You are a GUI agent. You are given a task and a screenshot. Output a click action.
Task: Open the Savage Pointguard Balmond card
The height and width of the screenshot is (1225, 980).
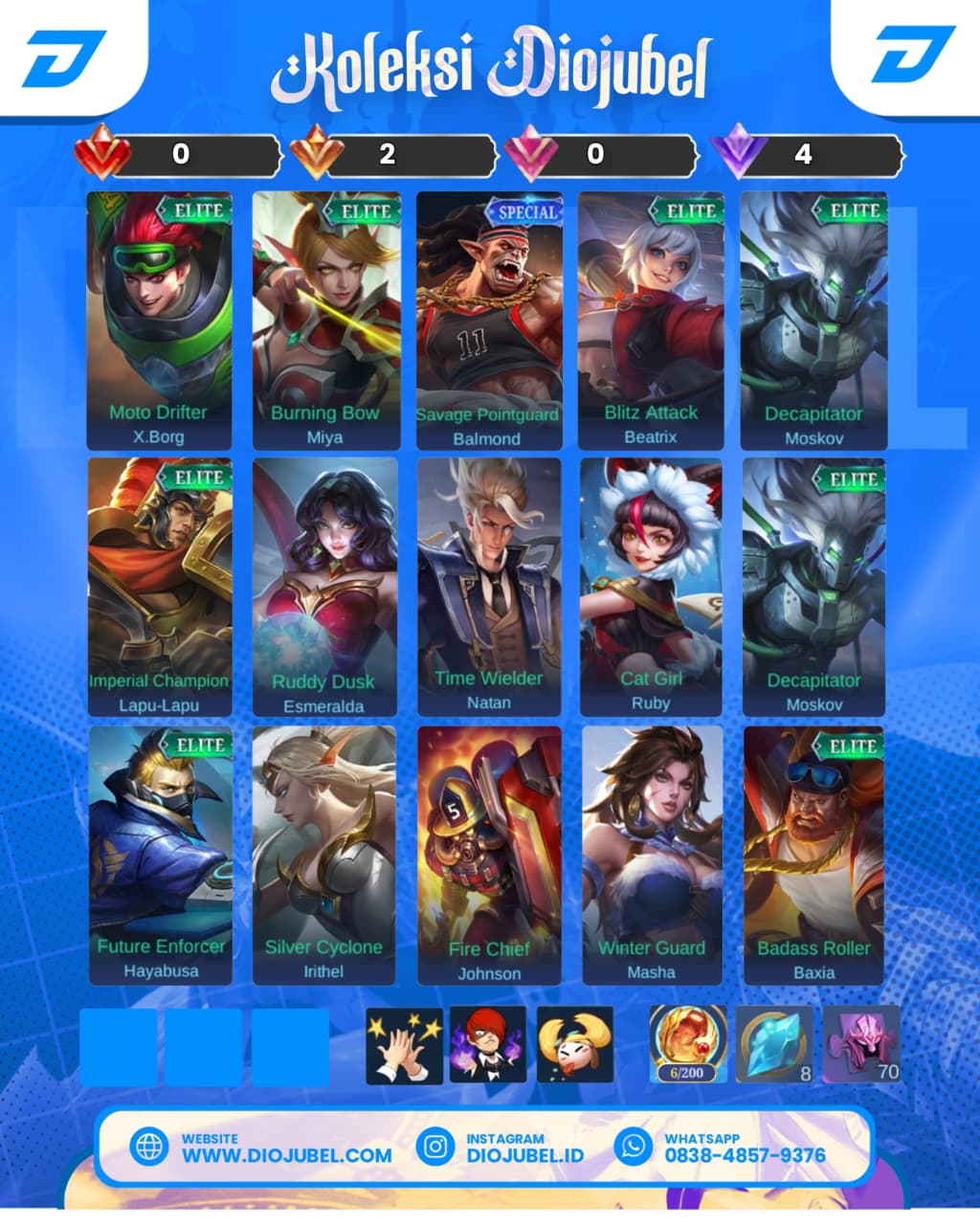487,321
